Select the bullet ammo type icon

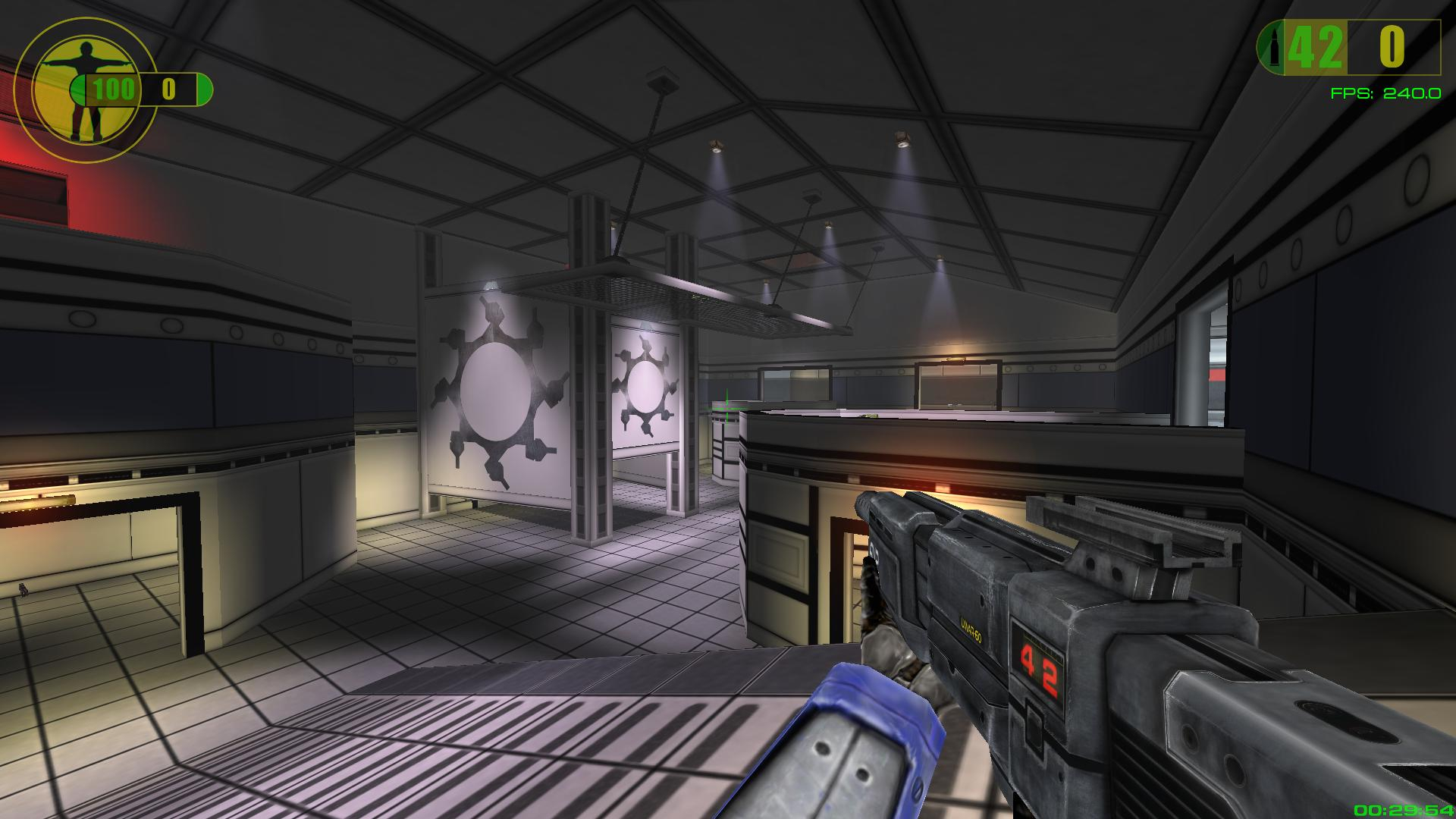point(1272,48)
